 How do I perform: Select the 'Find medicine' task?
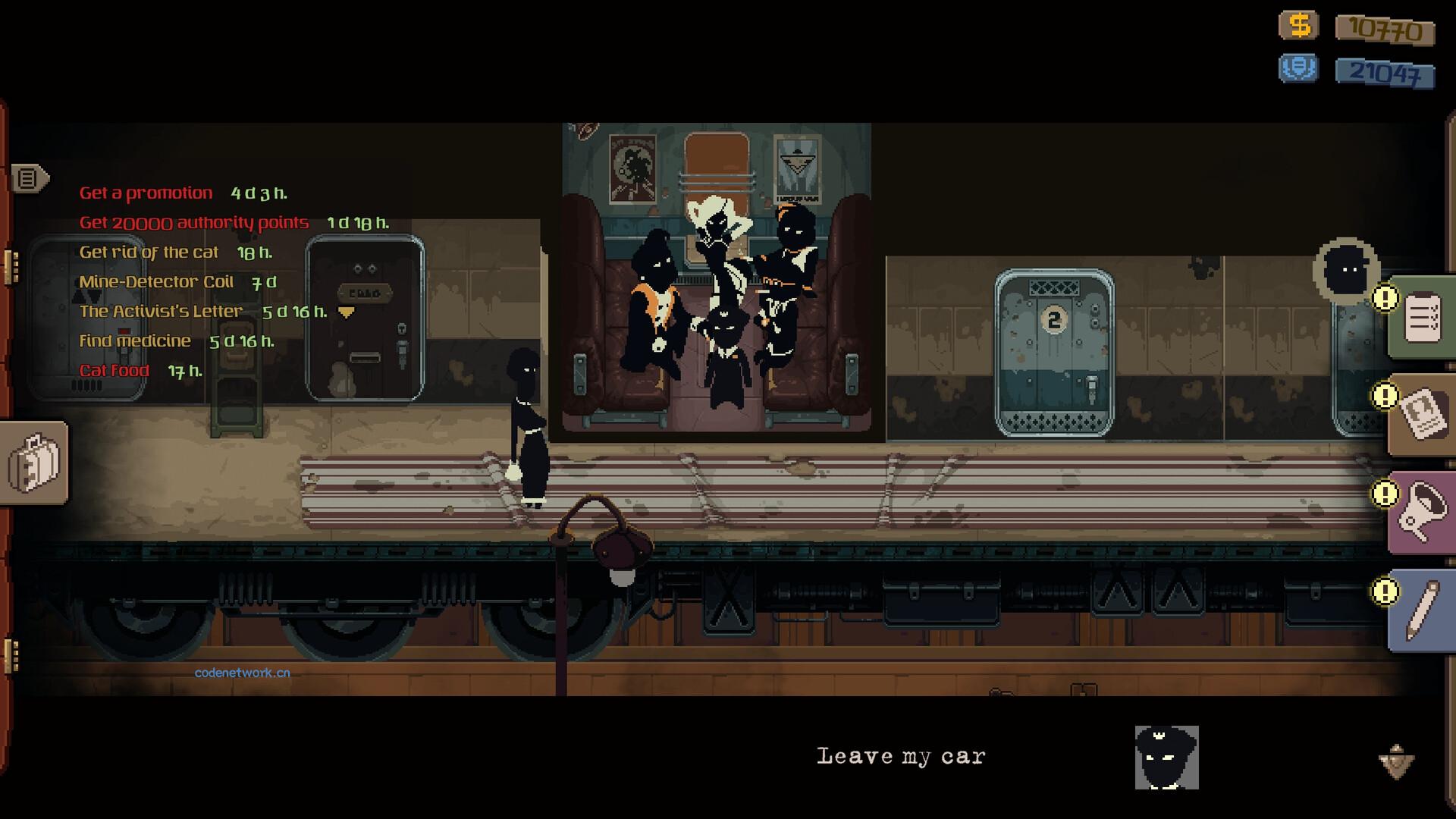135,341
